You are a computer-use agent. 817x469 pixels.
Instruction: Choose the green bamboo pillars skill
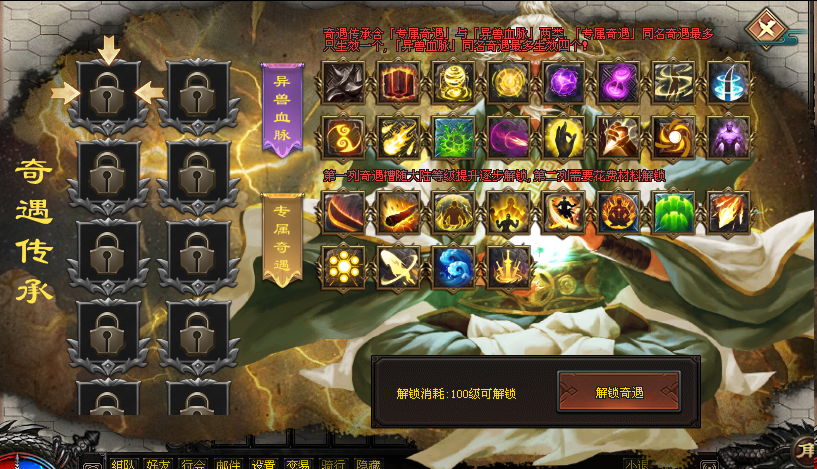tap(673, 212)
